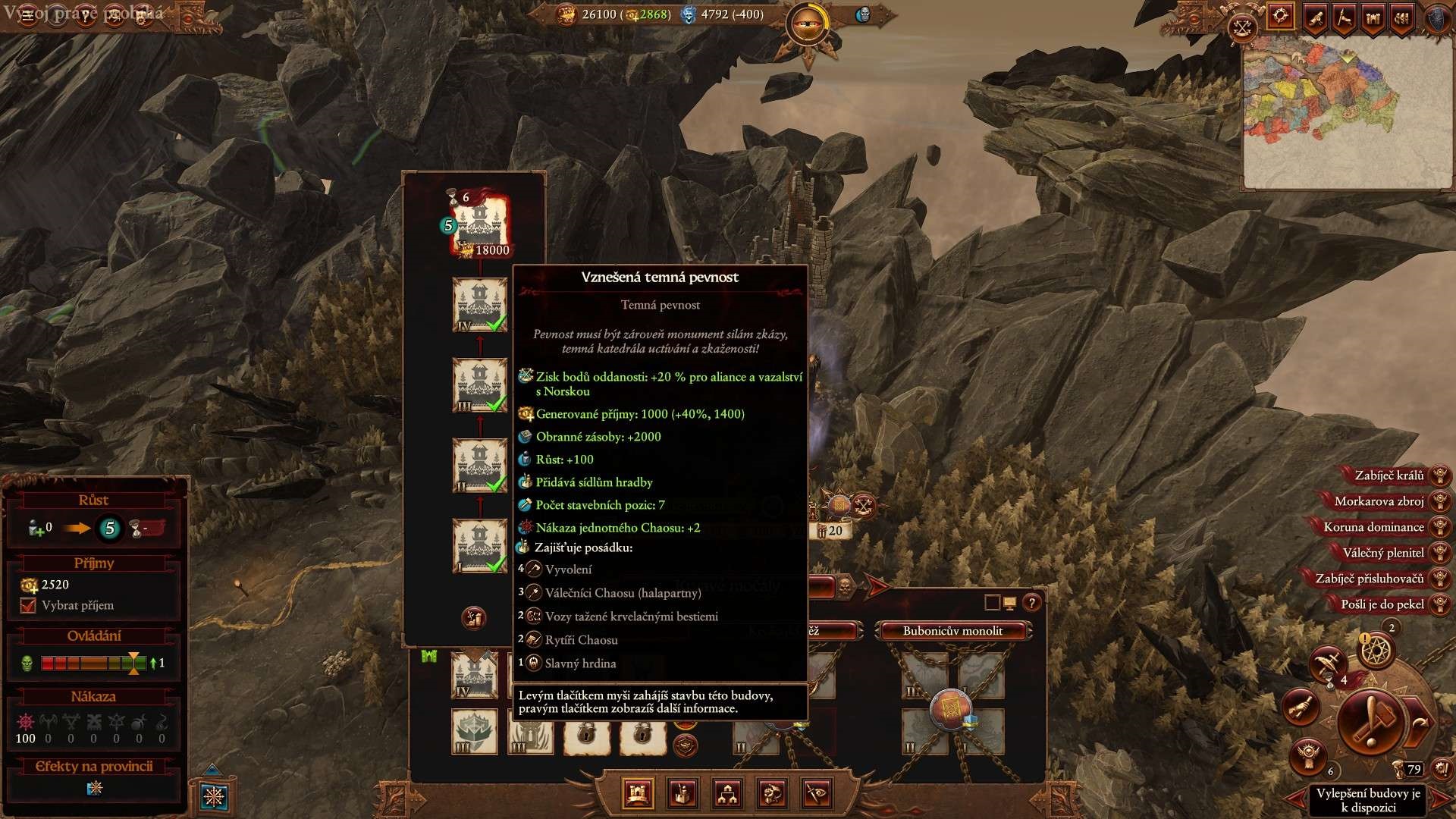Toggle the small square box beside the monitor icon
The width and height of the screenshot is (1456, 819).
(992, 601)
